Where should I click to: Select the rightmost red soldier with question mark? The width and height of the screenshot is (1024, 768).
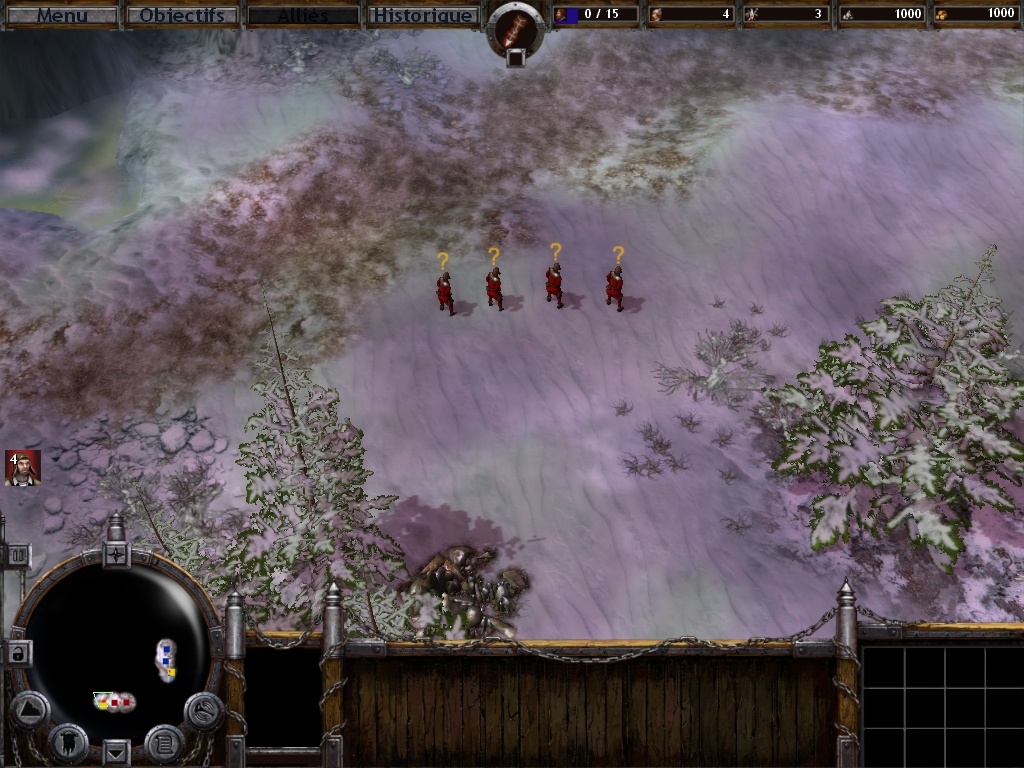(614, 288)
